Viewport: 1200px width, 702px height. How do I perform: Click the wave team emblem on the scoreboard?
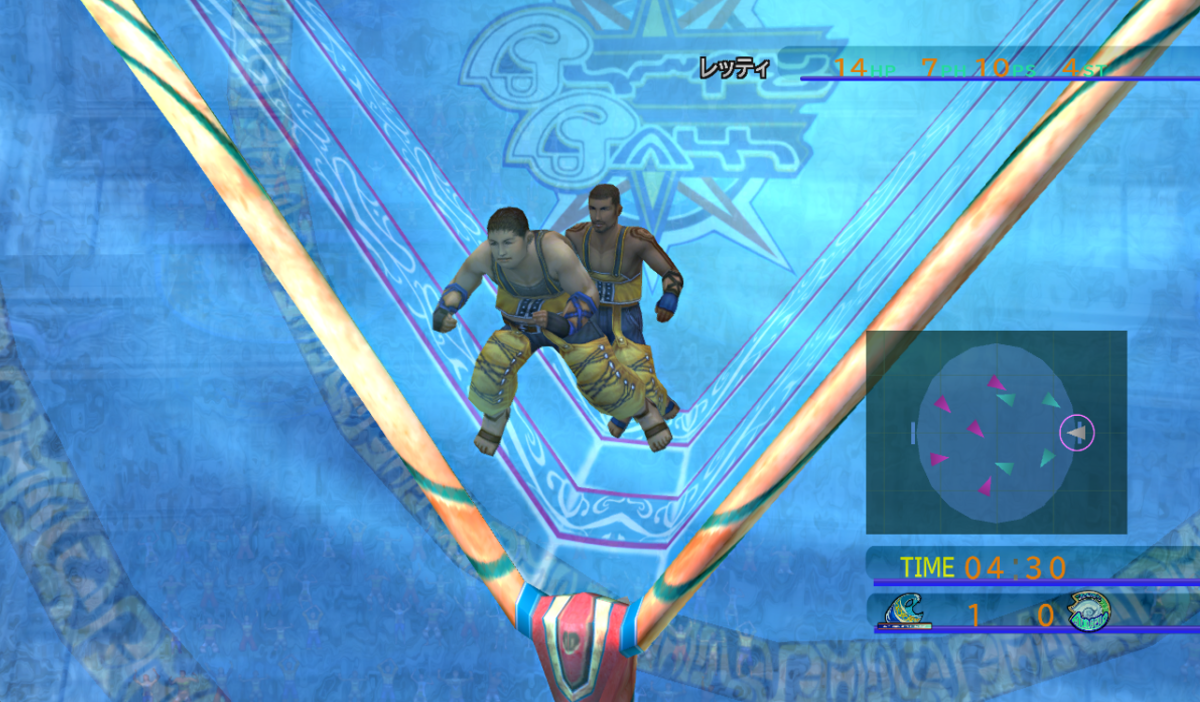tap(905, 611)
